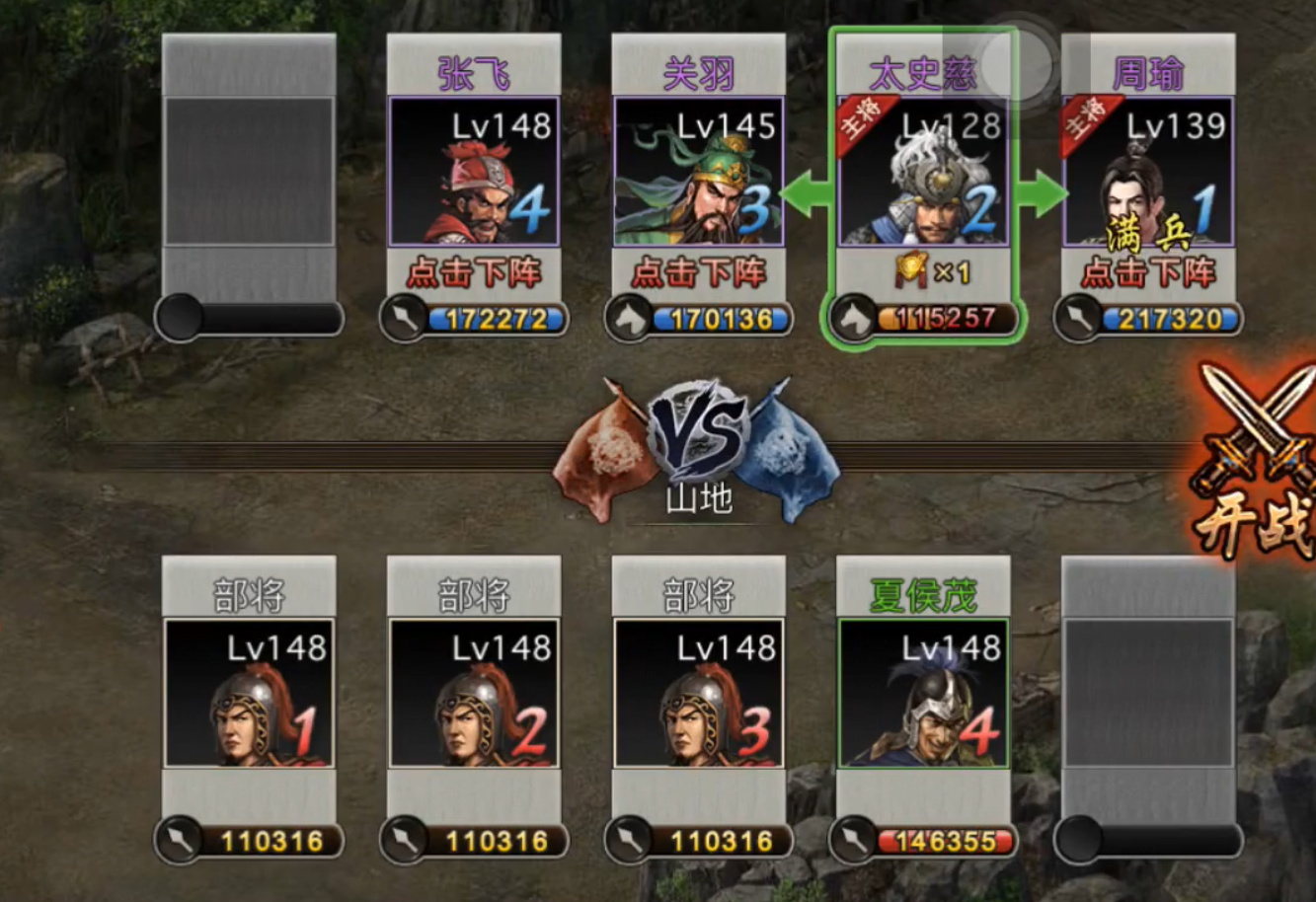Choose the 太史慈 general portrait
Image resolution: width=1316 pixels, height=902 pixels.
click(922, 171)
